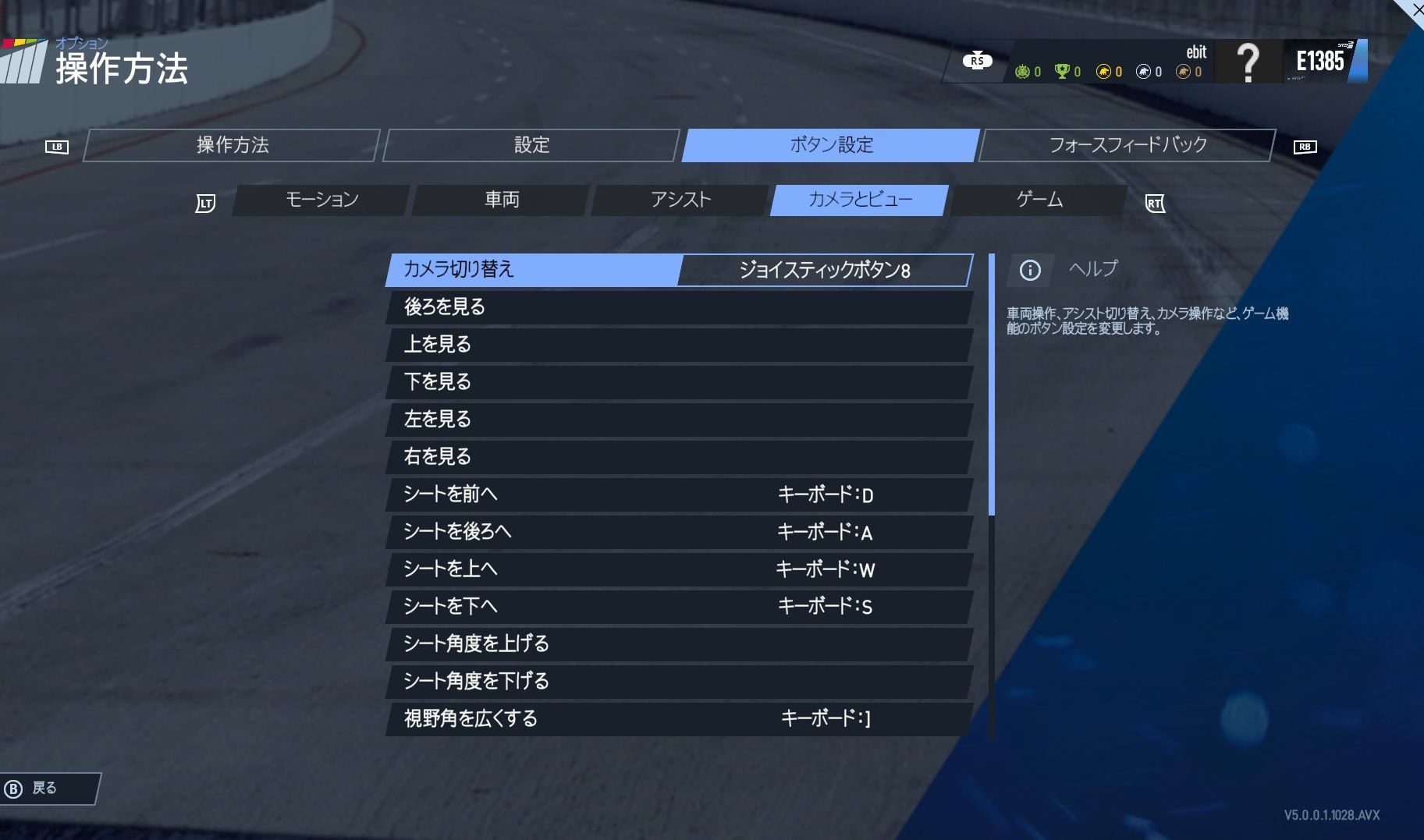
Task: Open the 設定 tab
Action: point(531,145)
